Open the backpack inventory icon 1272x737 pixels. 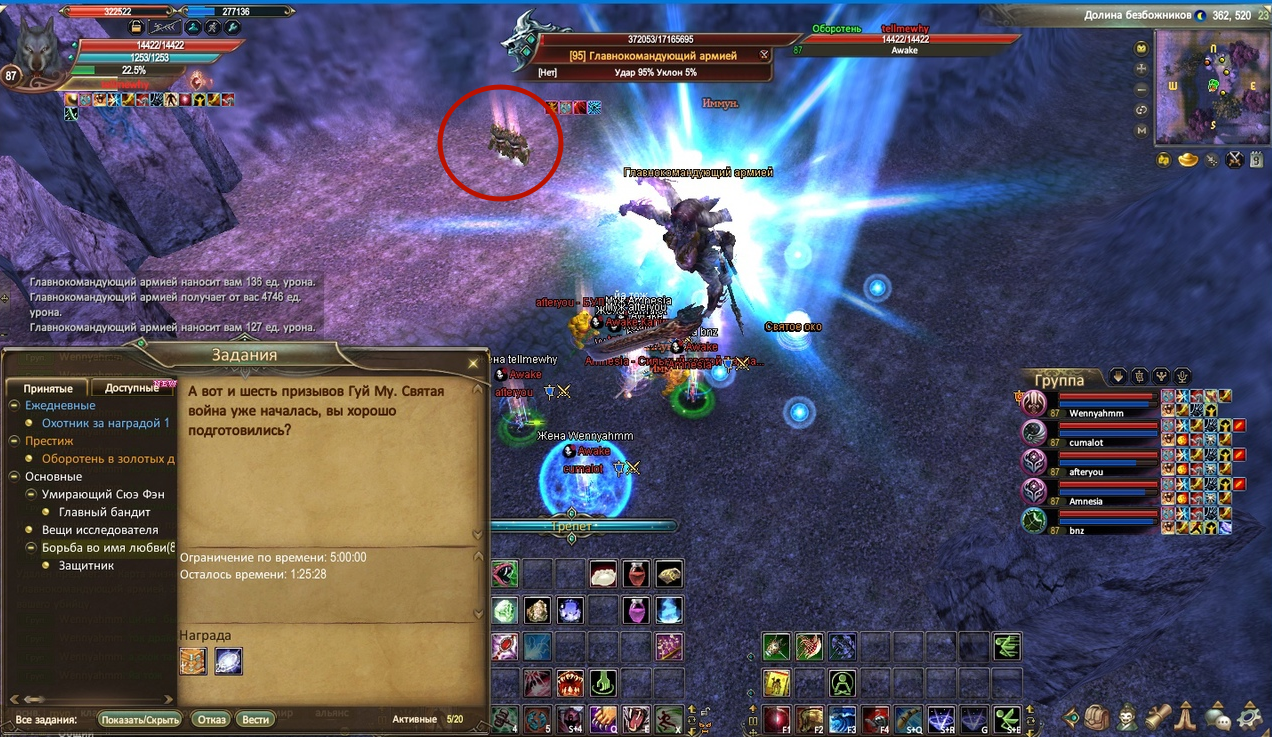(x=1096, y=716)
